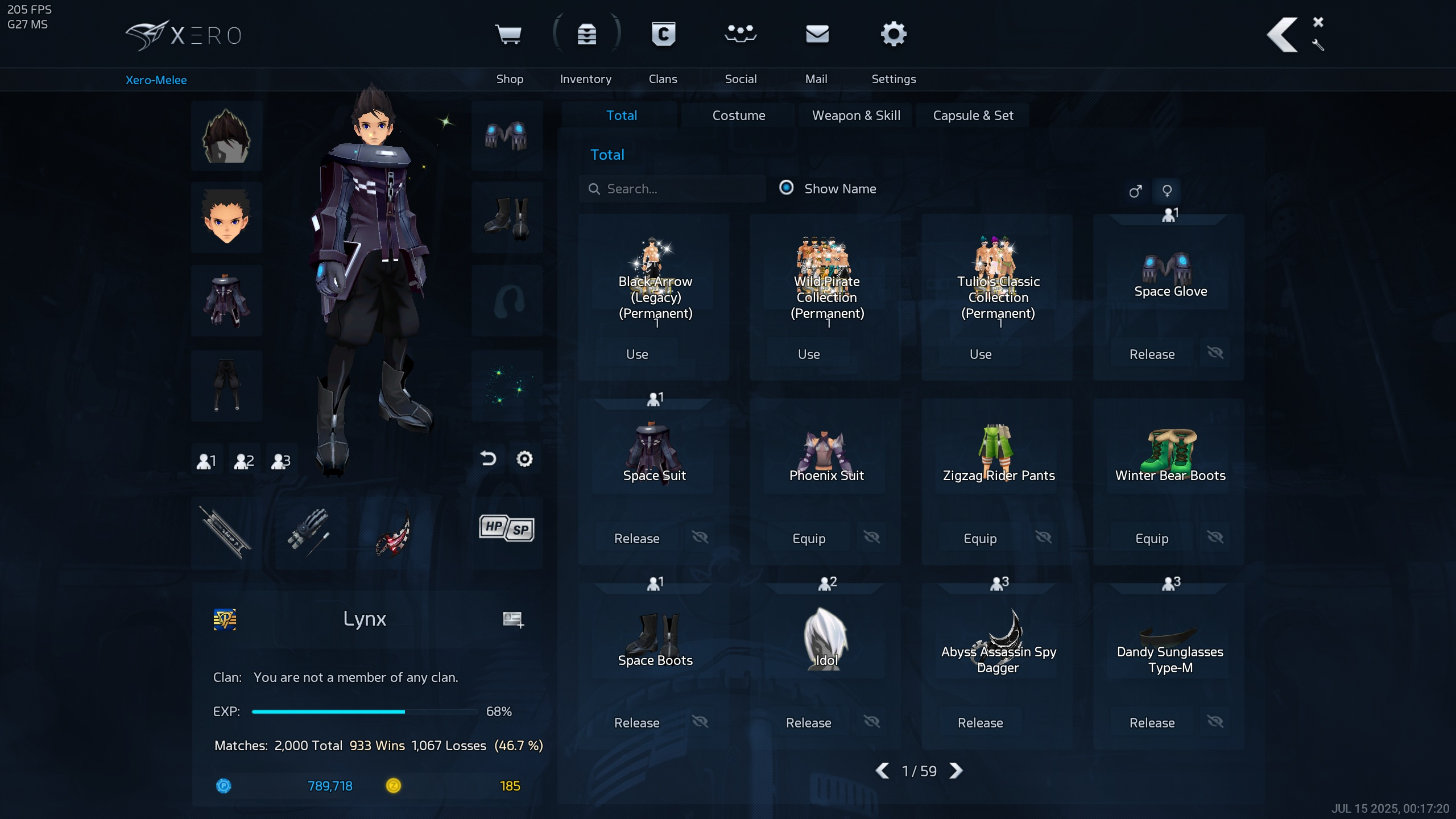Equip the Winter Bear Boots
The width and height of the screenshot is (1456, 819).
pos(1152,539)
